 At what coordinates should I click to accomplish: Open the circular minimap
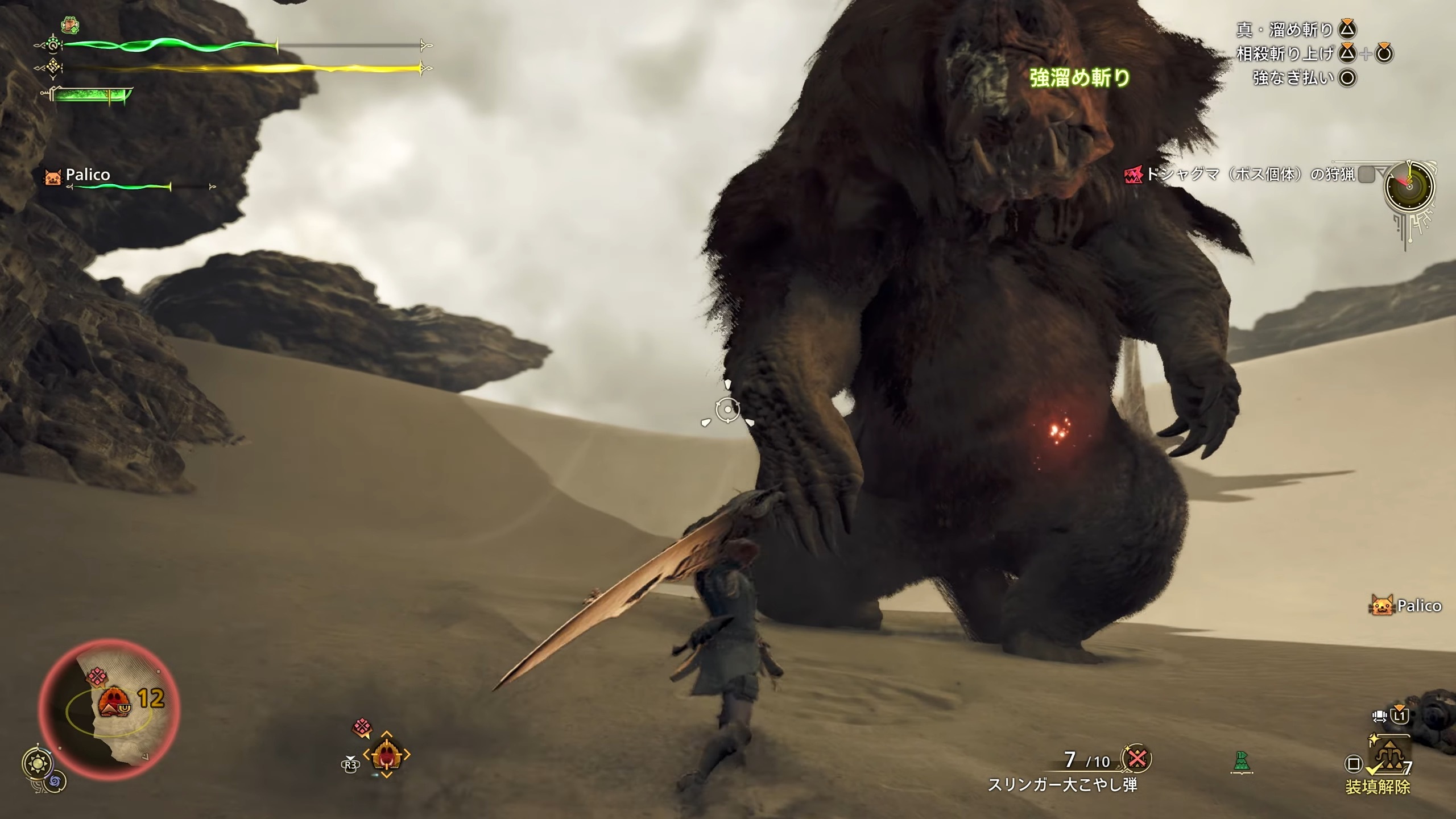tap(109, 712)
